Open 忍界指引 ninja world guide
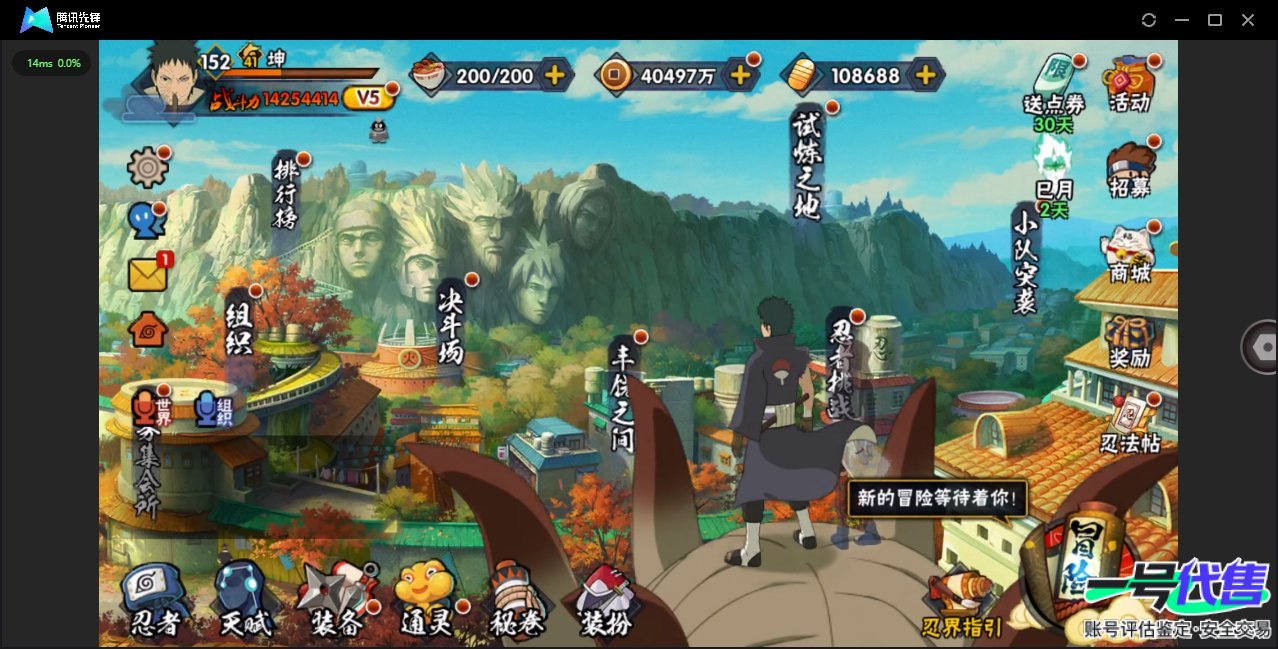This screenshot has height=649, width=1278. click(961, 604)
